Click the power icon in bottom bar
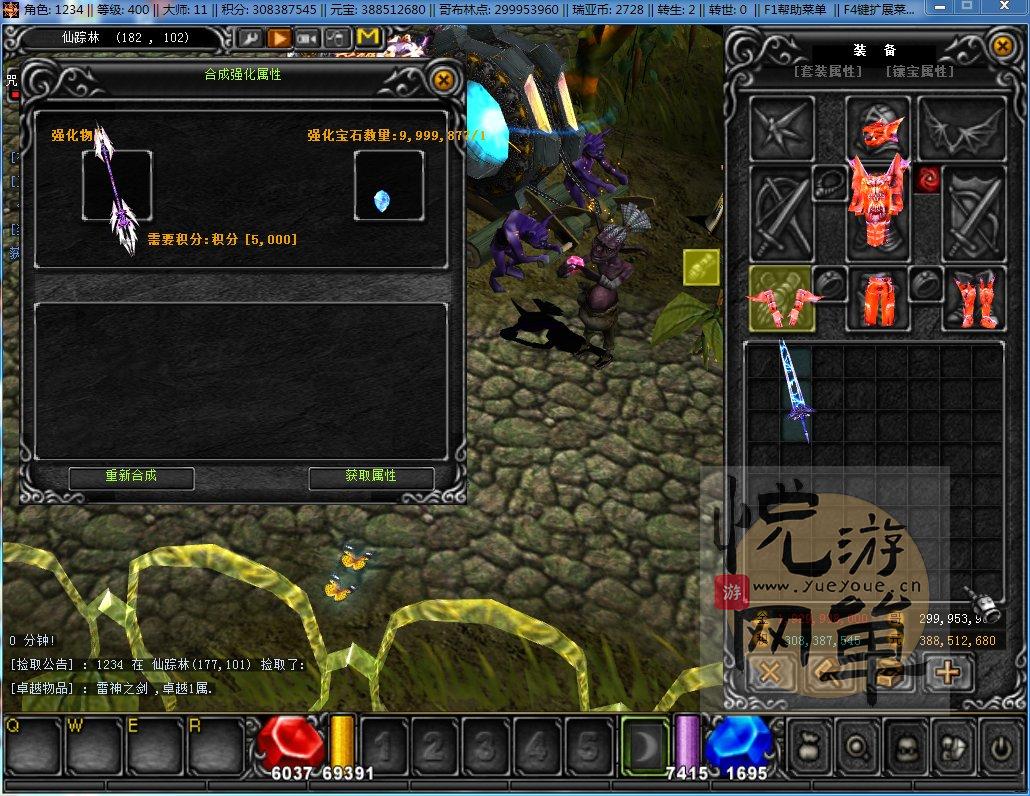This screenshot has height=796, width=1030. pos(998,747)
